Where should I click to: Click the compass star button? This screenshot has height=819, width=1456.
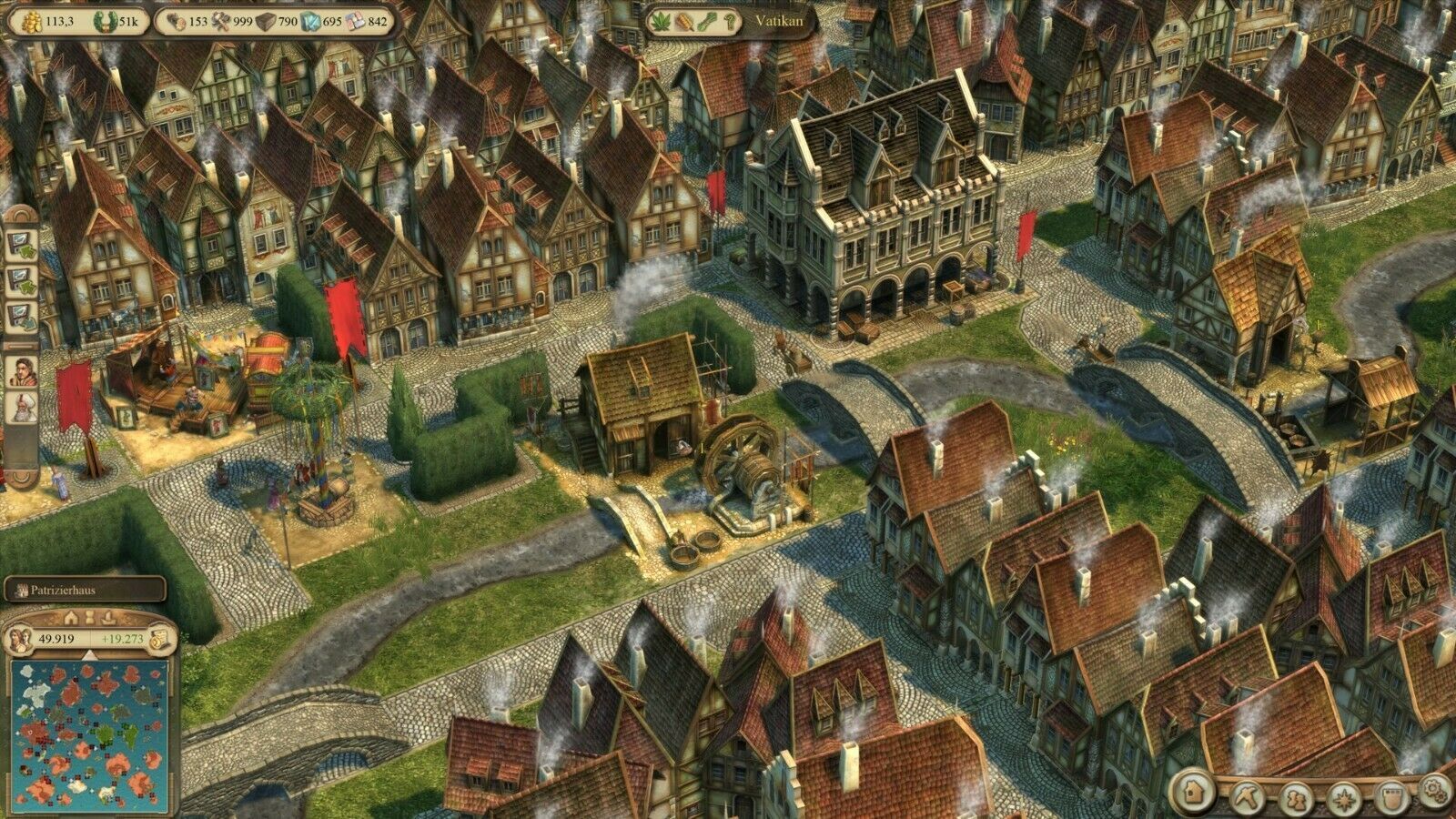(1343, 797)
